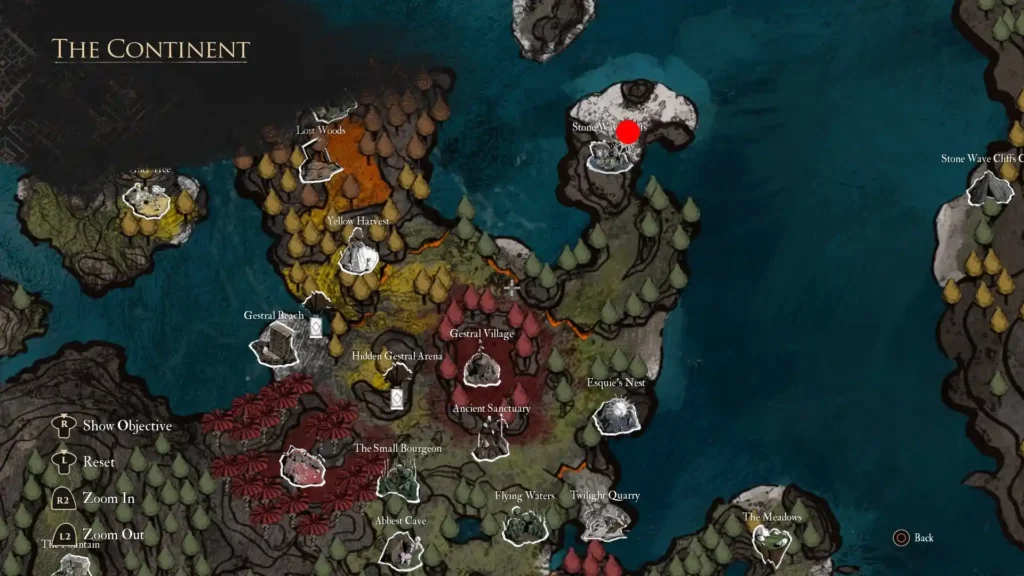Screen dimensions: 1024x576
Task: Select the Twilight Quarry marker
Action: pyautogui.click(x=604, y=521)
